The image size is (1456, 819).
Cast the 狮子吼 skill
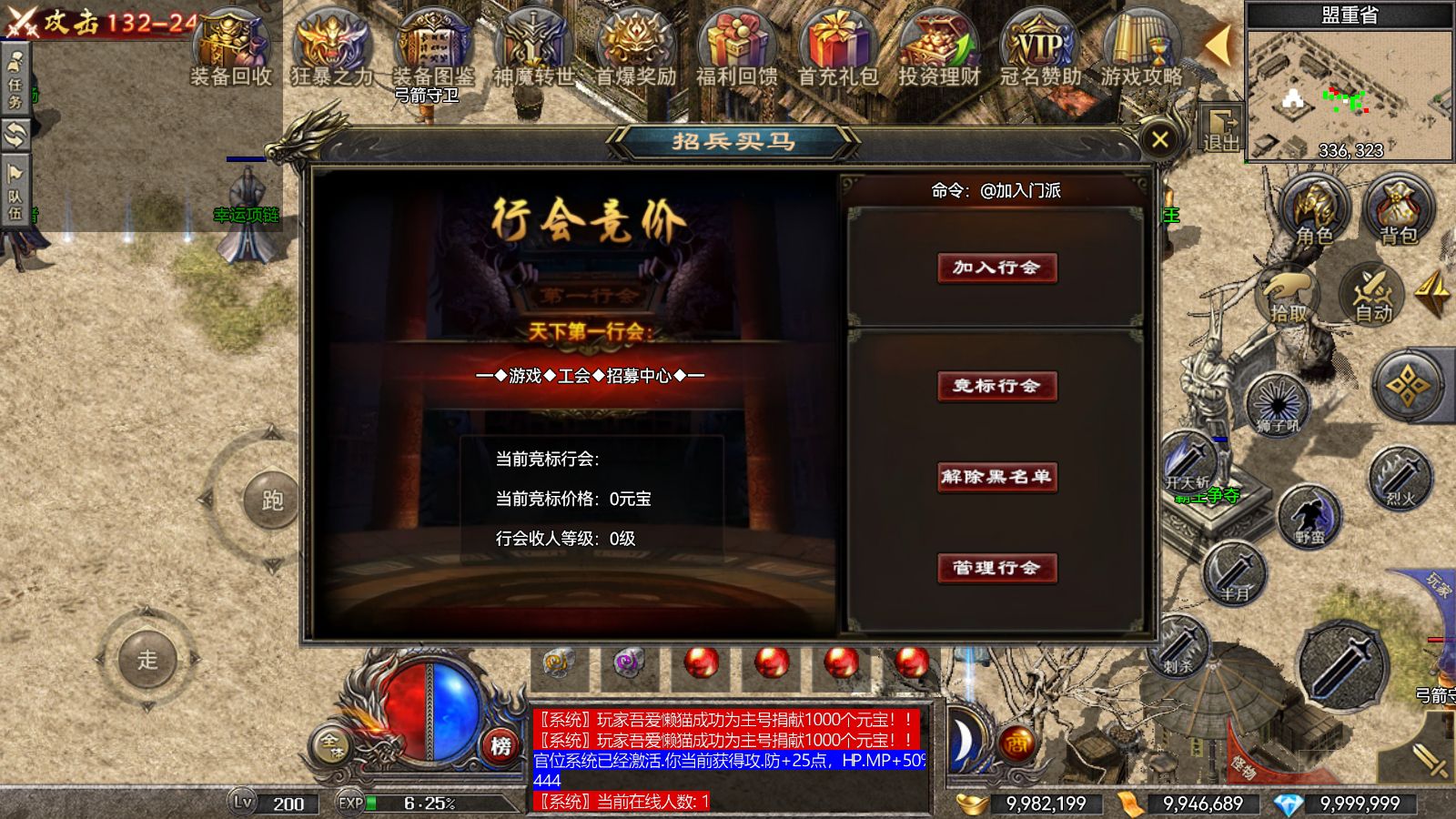(1278, 403)
